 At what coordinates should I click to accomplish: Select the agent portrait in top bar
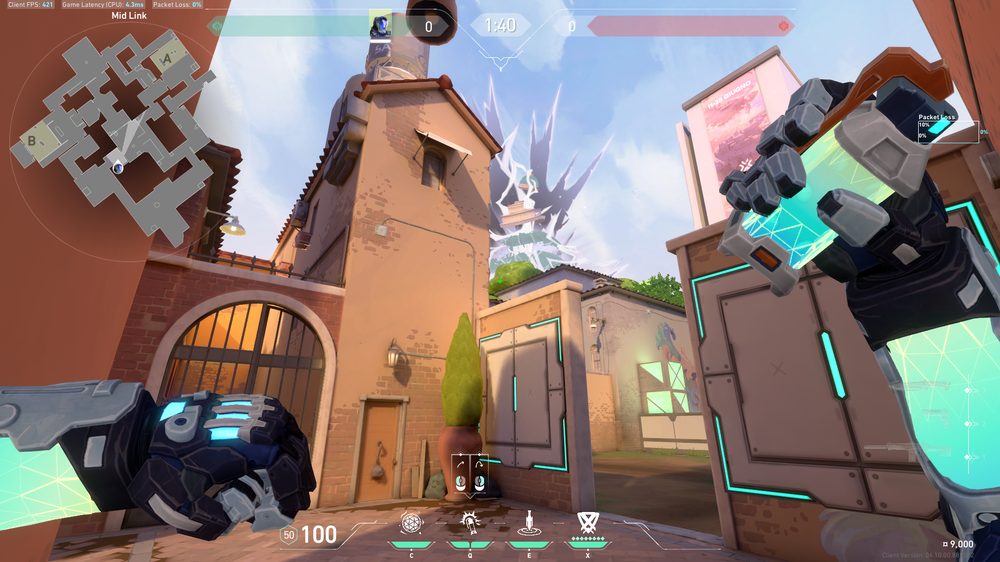coord(380,26)
